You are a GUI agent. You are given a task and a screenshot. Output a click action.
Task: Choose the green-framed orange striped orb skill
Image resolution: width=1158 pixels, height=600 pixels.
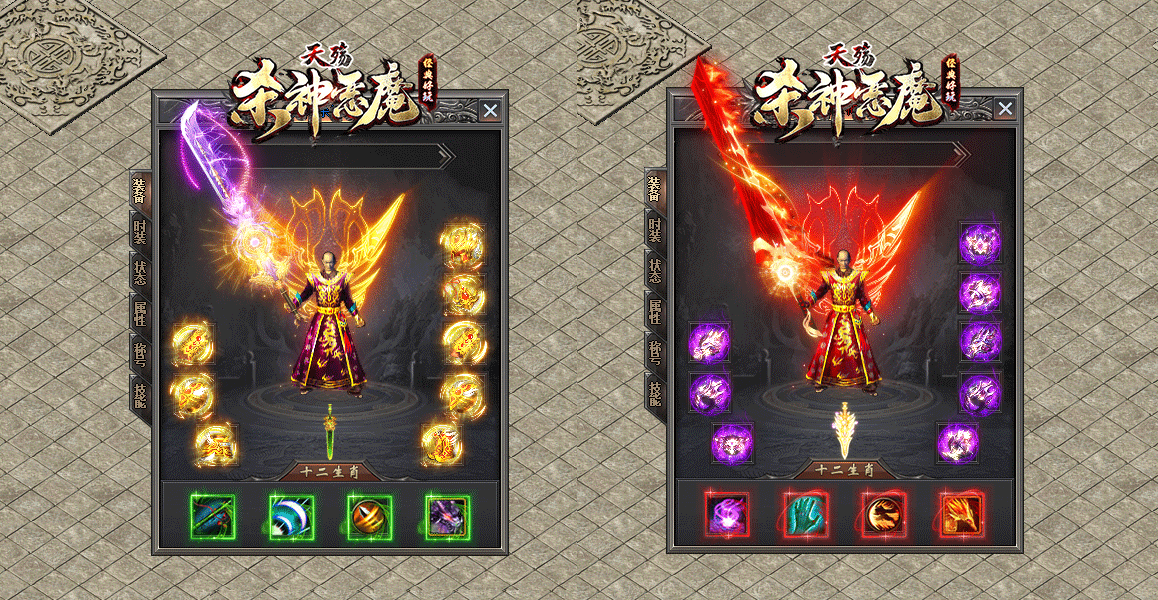click(369, 516)
